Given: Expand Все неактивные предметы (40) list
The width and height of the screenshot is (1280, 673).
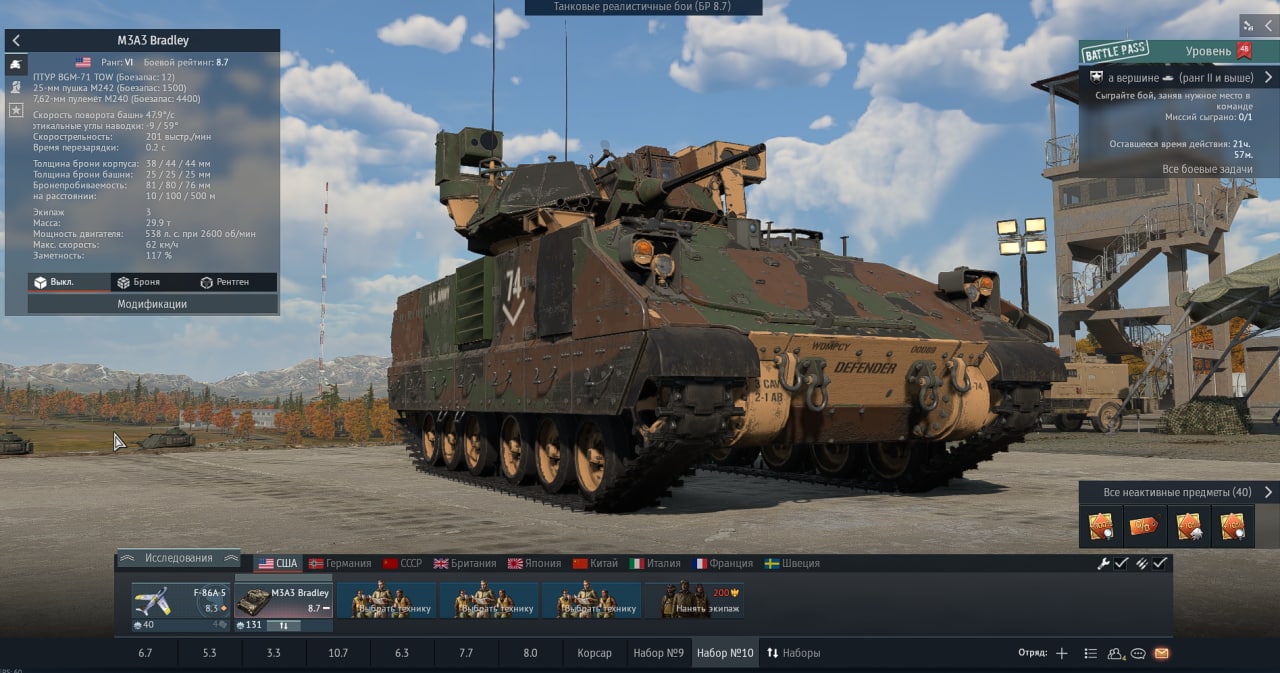Looking at the screenshot, I should coord(1177,492).
